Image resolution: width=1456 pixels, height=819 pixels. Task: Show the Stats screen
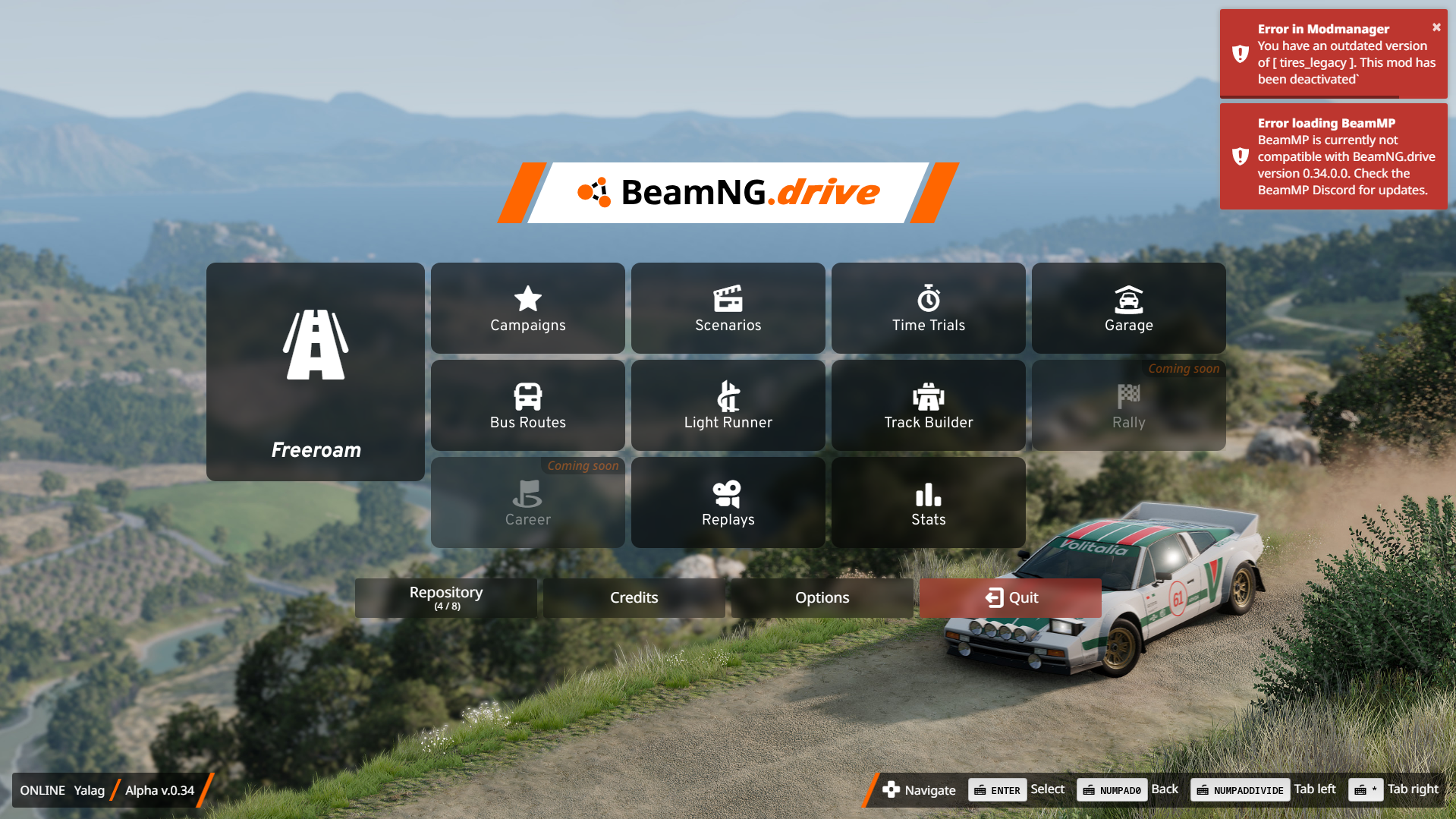(x=929, y=502)
